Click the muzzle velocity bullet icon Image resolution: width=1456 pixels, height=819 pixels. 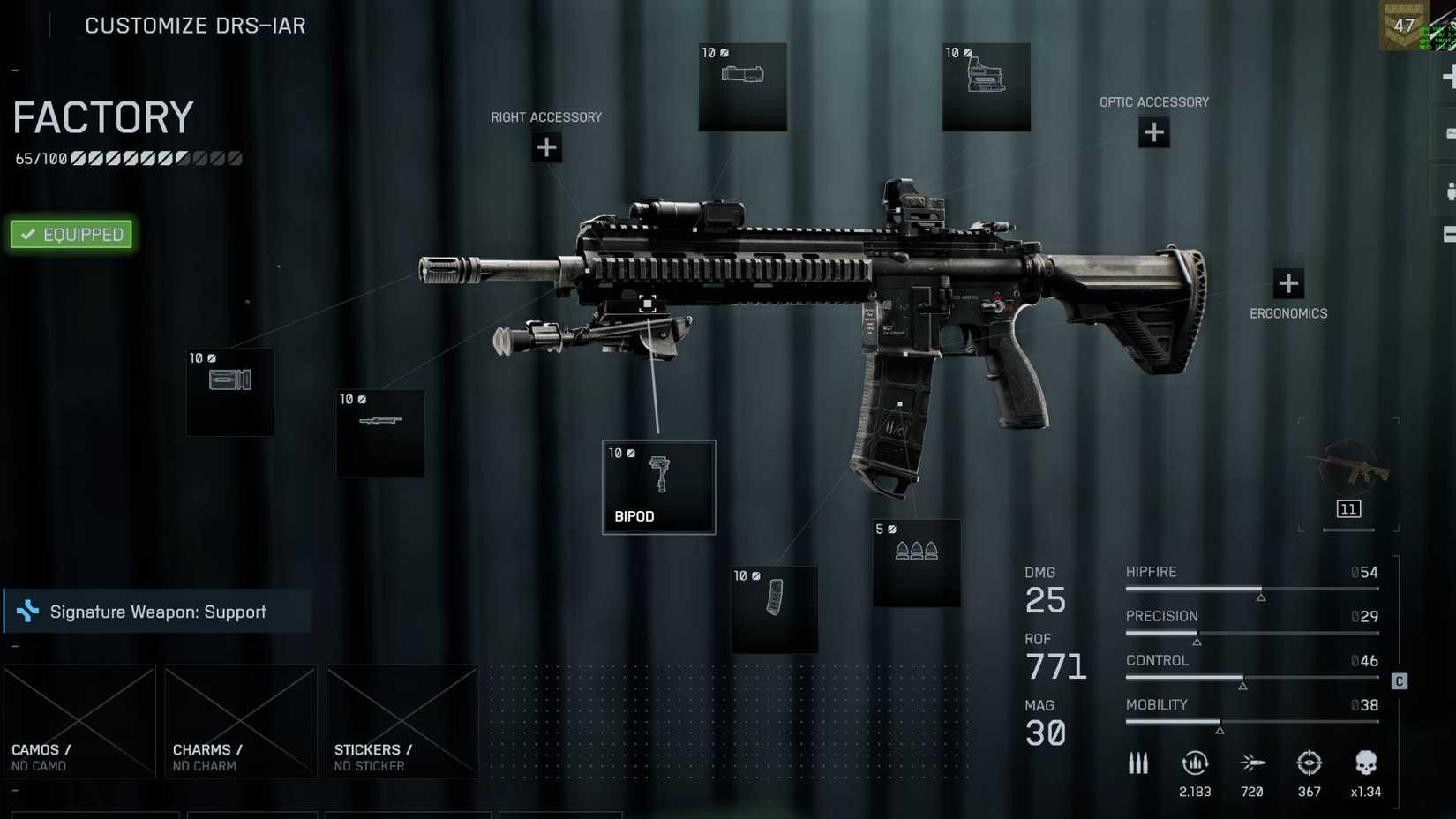(1251, 764)
